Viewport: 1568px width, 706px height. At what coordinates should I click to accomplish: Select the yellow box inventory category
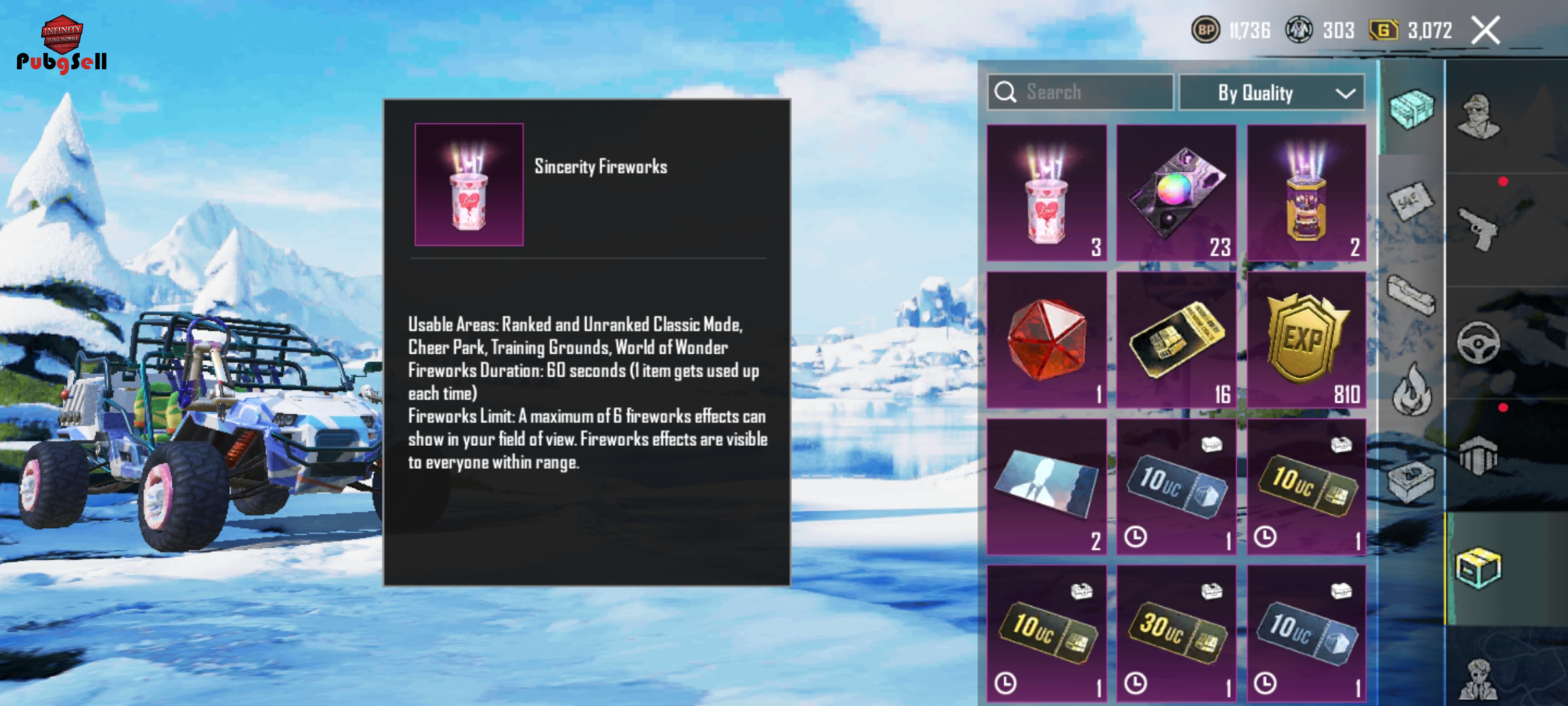[x=1479, y=567]
